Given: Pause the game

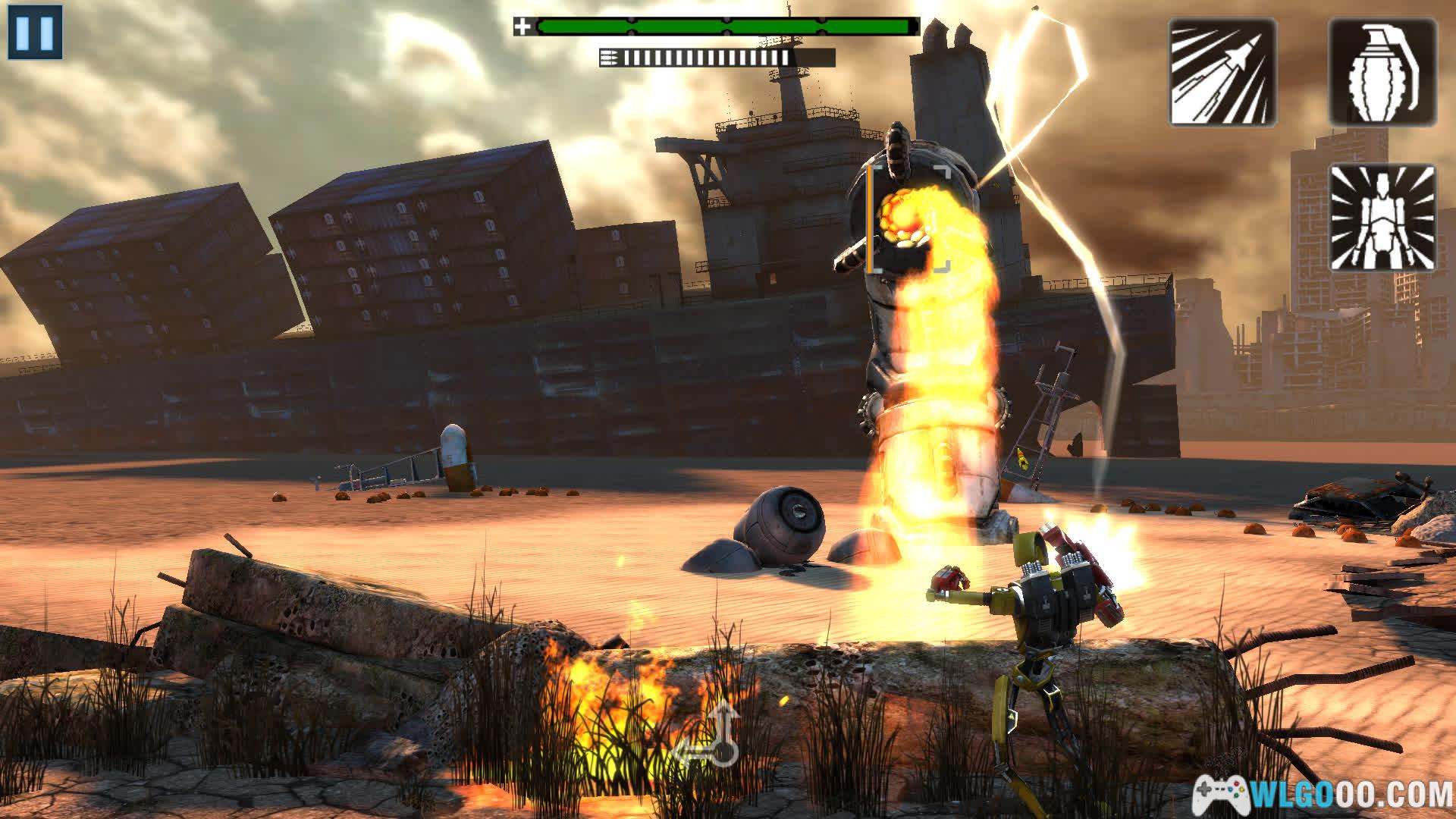Looking at the screenshot, I should [x=35, y=32].
